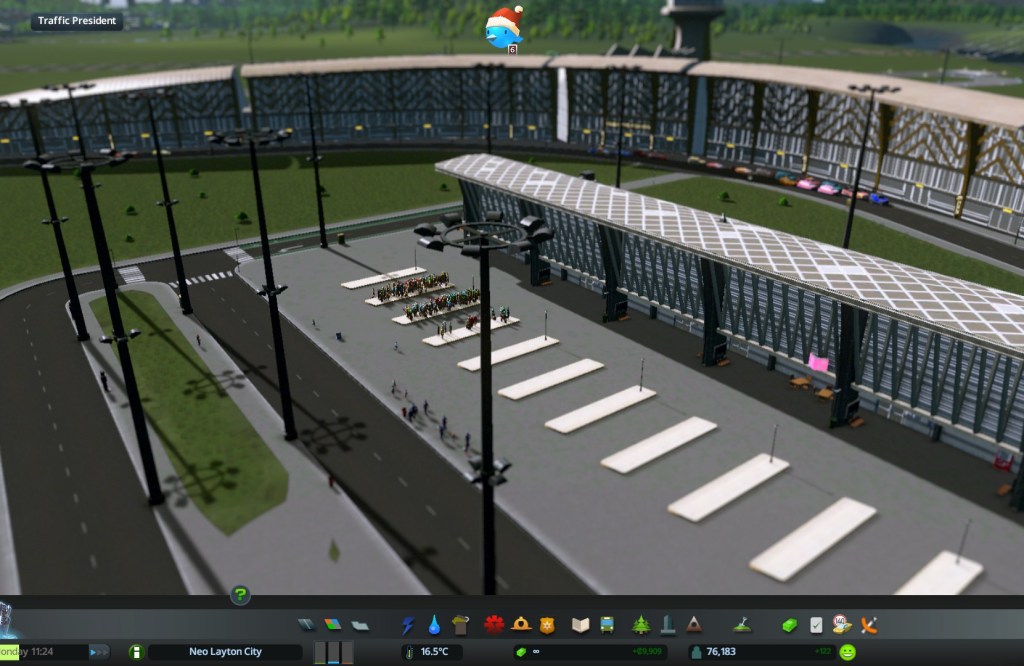This screenshot has height=666, width=1024.
Task: Open the Garbage menu
Action: point(460,625)
